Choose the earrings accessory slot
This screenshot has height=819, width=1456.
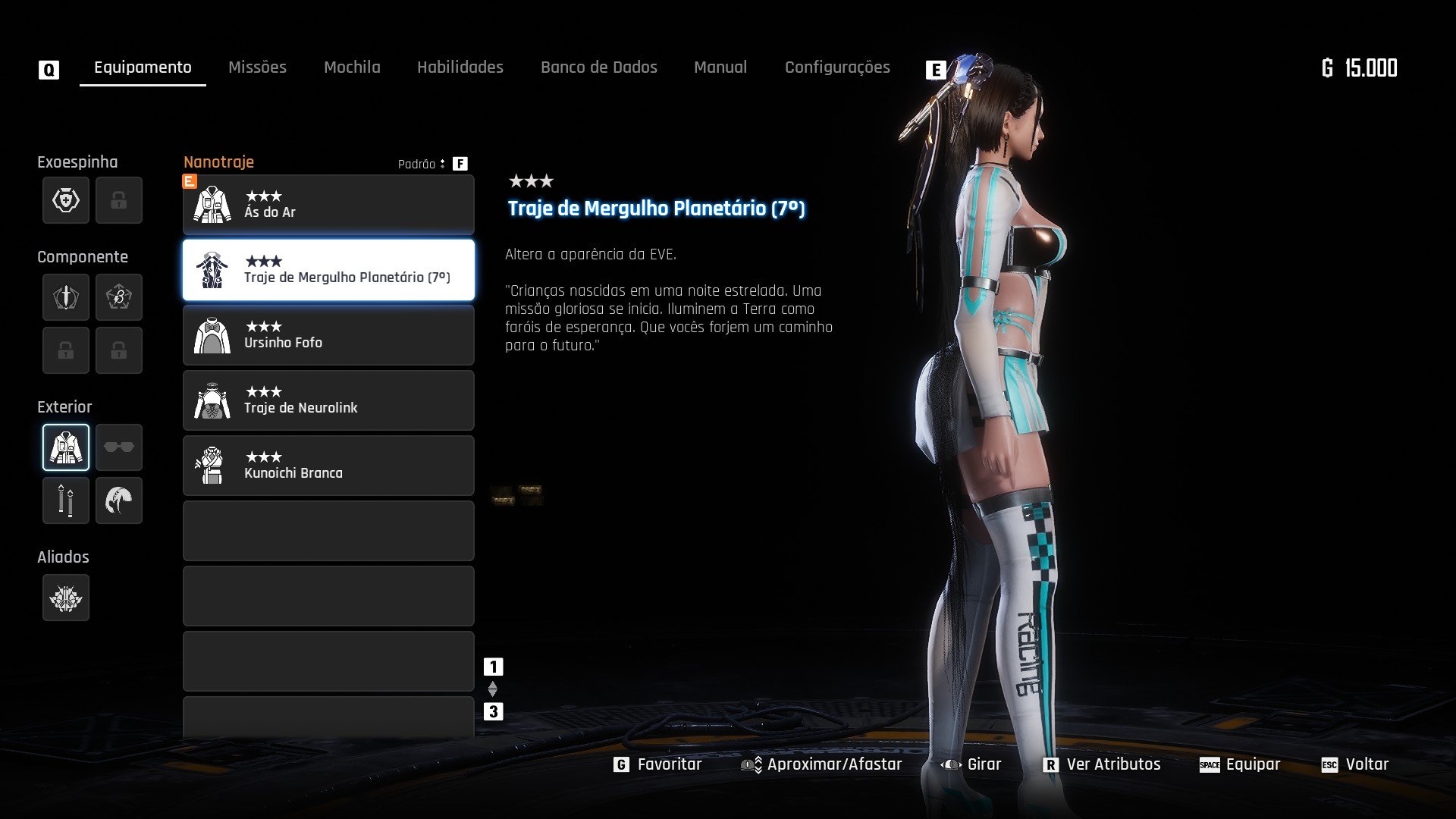point(66,500)
